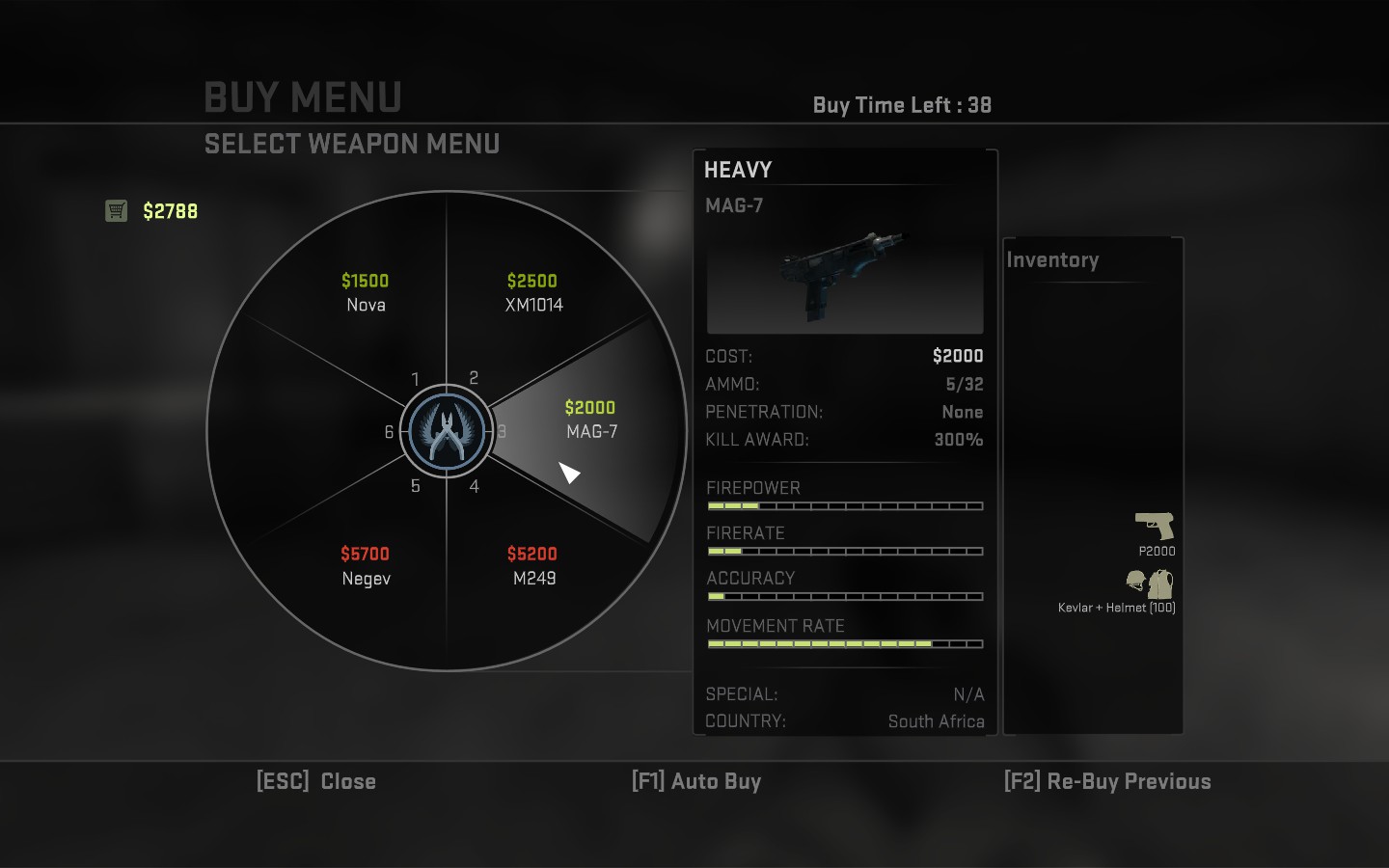Click the MAG-7 weapon preview image
The width and height of the screenshot is (1389, 868).
point(845,278)
